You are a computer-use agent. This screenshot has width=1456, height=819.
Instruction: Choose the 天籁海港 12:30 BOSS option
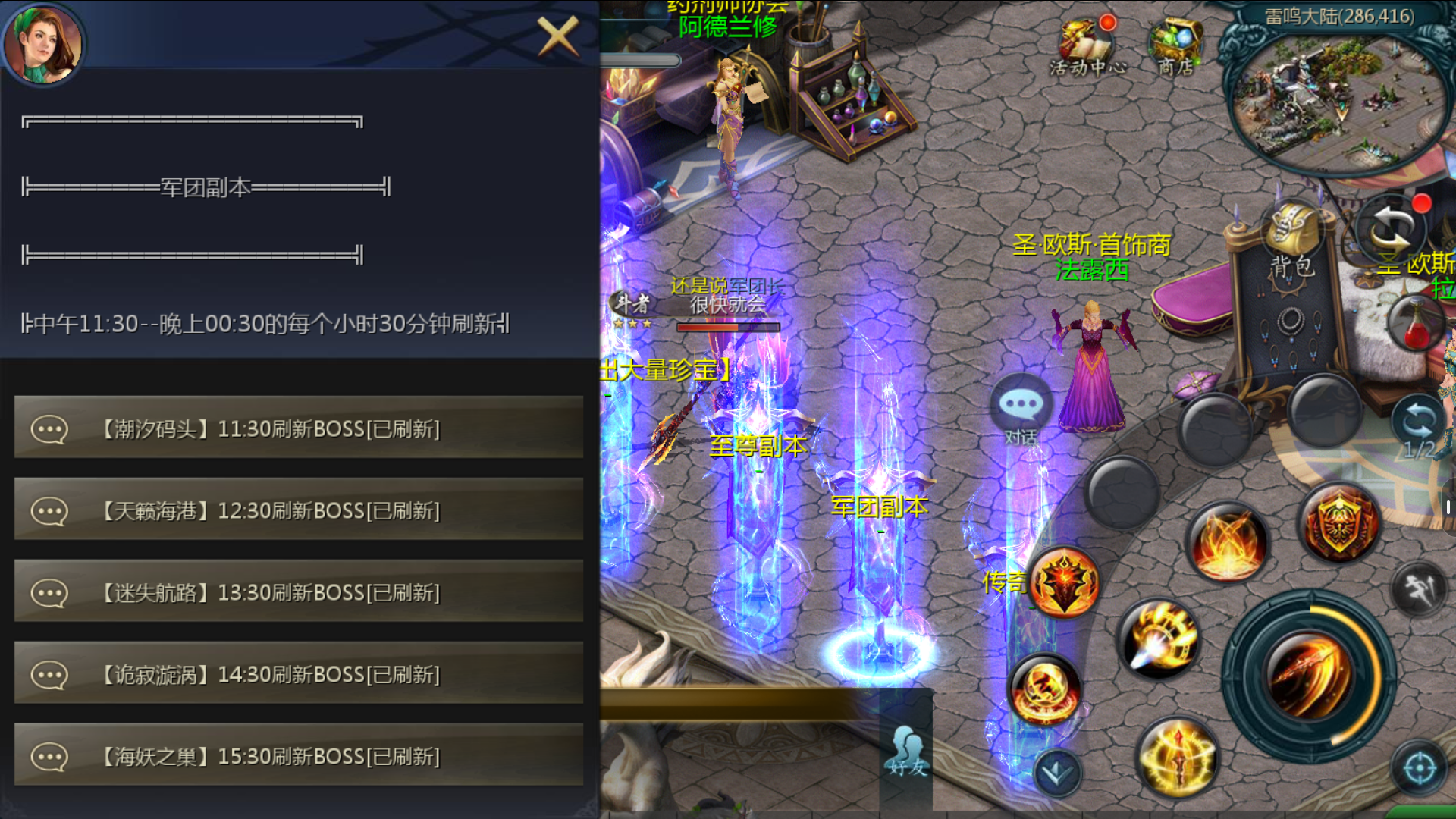(x=299, y=510)
